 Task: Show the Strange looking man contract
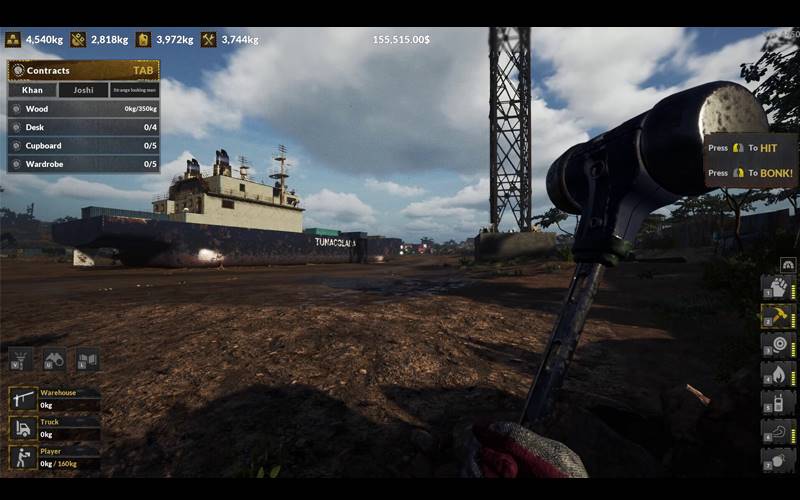click(x=135, y=90)
